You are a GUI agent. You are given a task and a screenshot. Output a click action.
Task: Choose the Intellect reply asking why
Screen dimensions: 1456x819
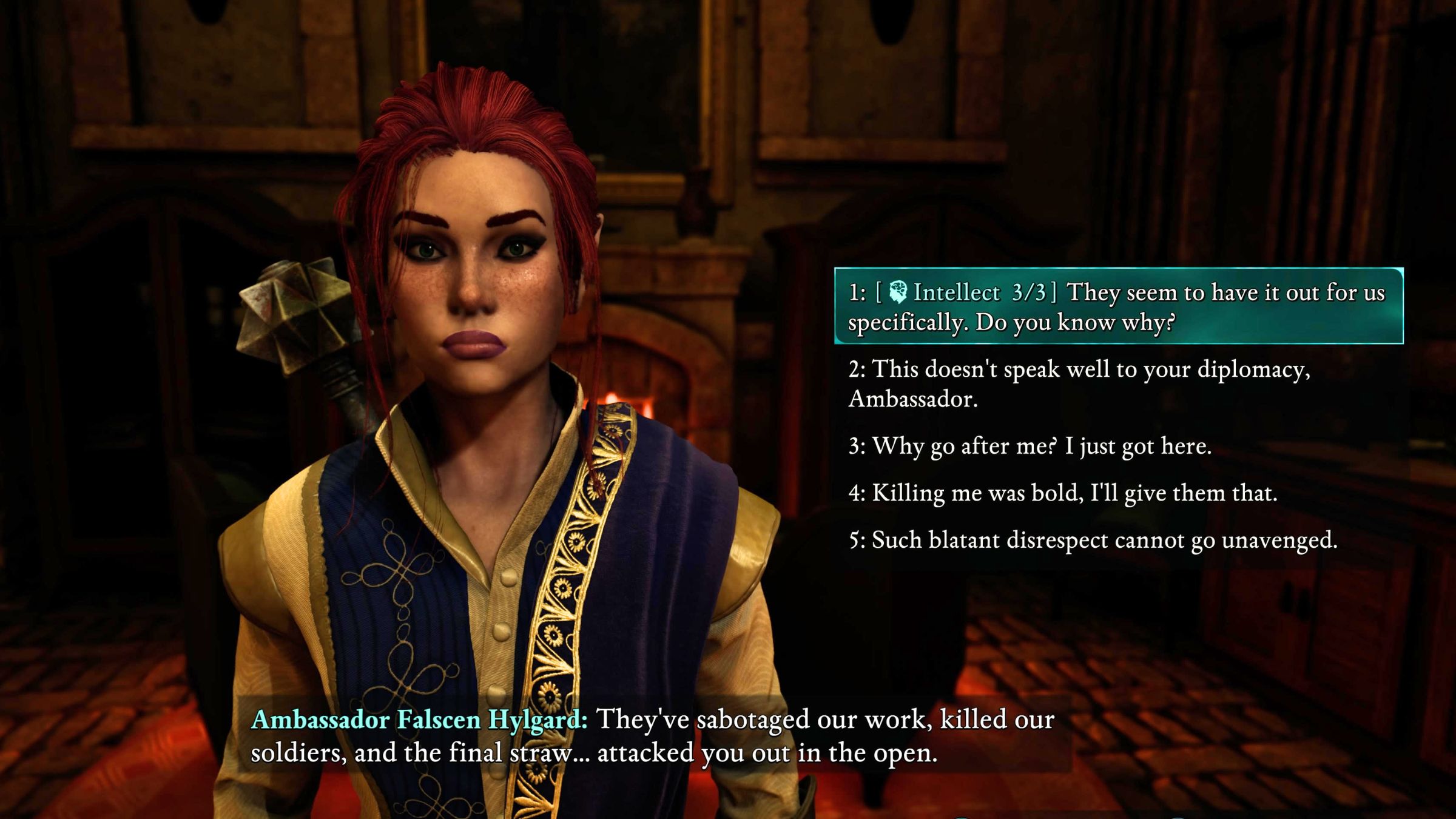click(1117, 306)
